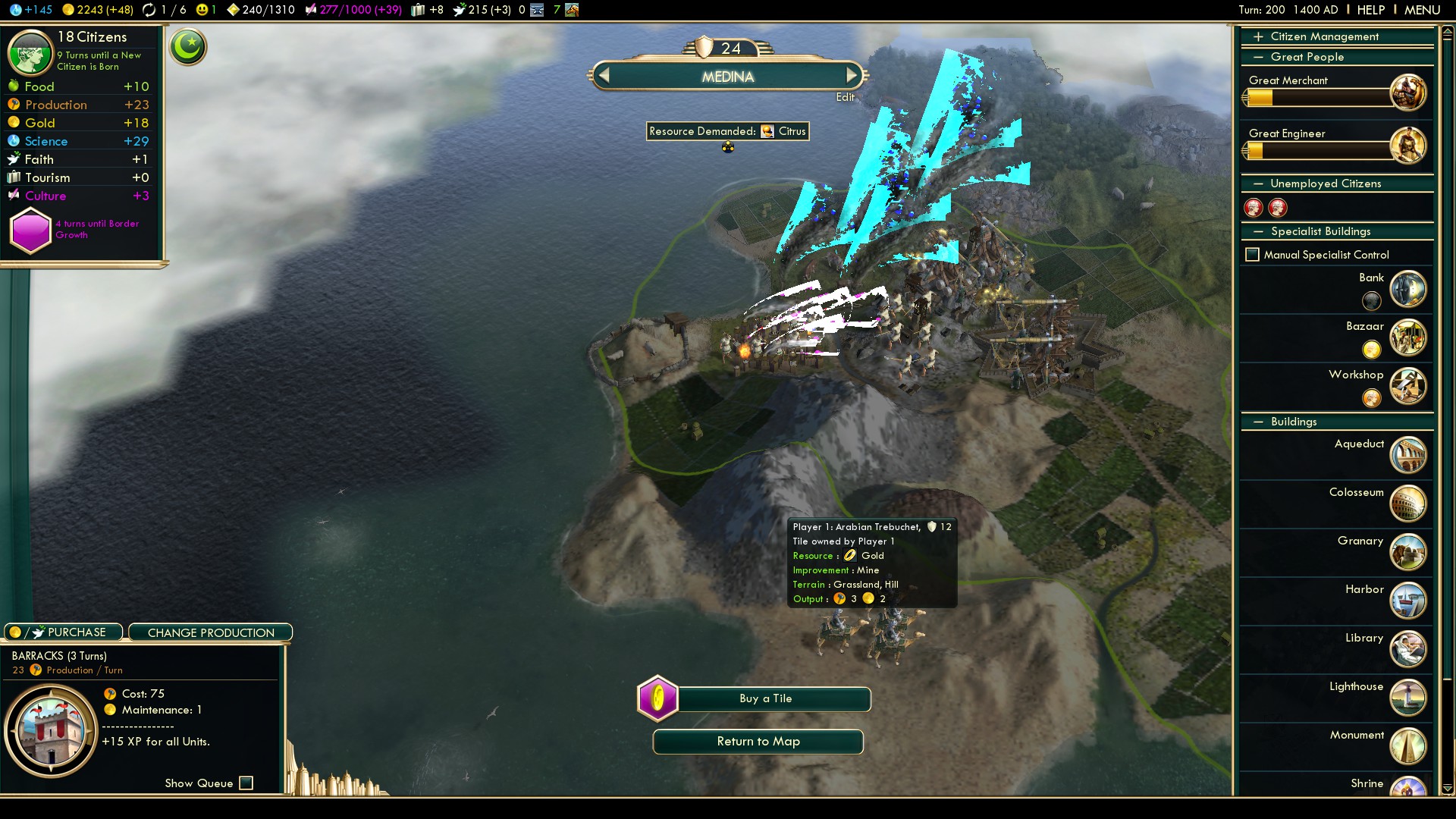Select the Aqueduct building icon
The height and width of the screenshot is (819, 1456).
pos(1407,455)
